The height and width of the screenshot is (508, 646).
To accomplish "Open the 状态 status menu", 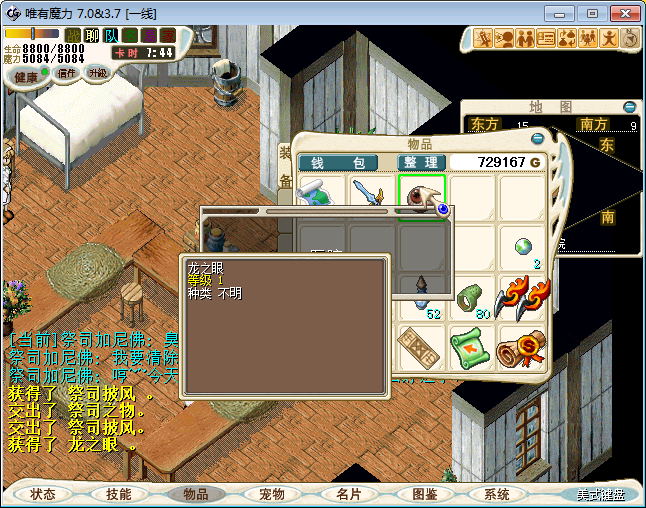I will coord(43,494).
